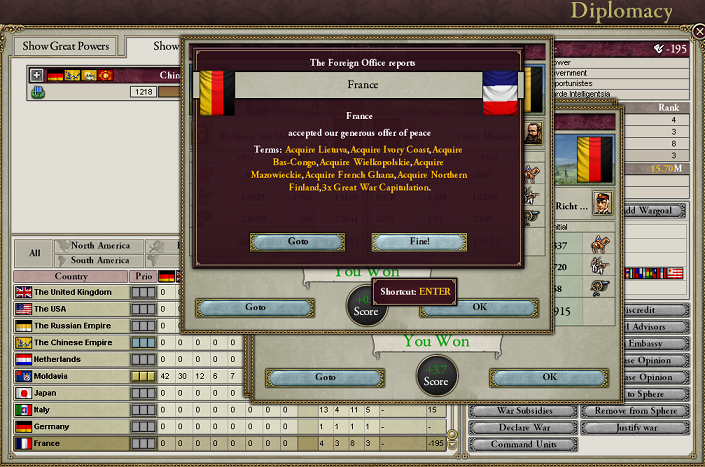The image size is (705, 467).
Task: Sort the list by Prio column header
Action: point(144,277)
